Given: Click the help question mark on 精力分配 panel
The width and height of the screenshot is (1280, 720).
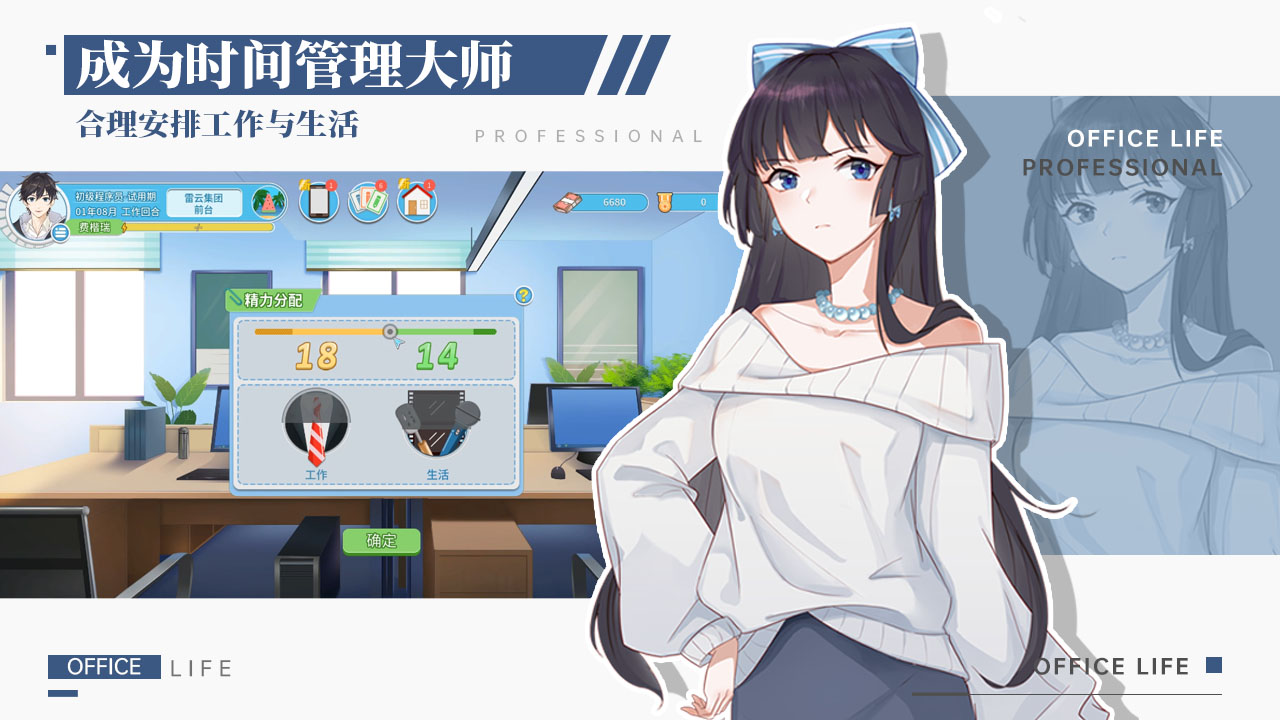Looking at the screenshot, I should tap(524, 297).
